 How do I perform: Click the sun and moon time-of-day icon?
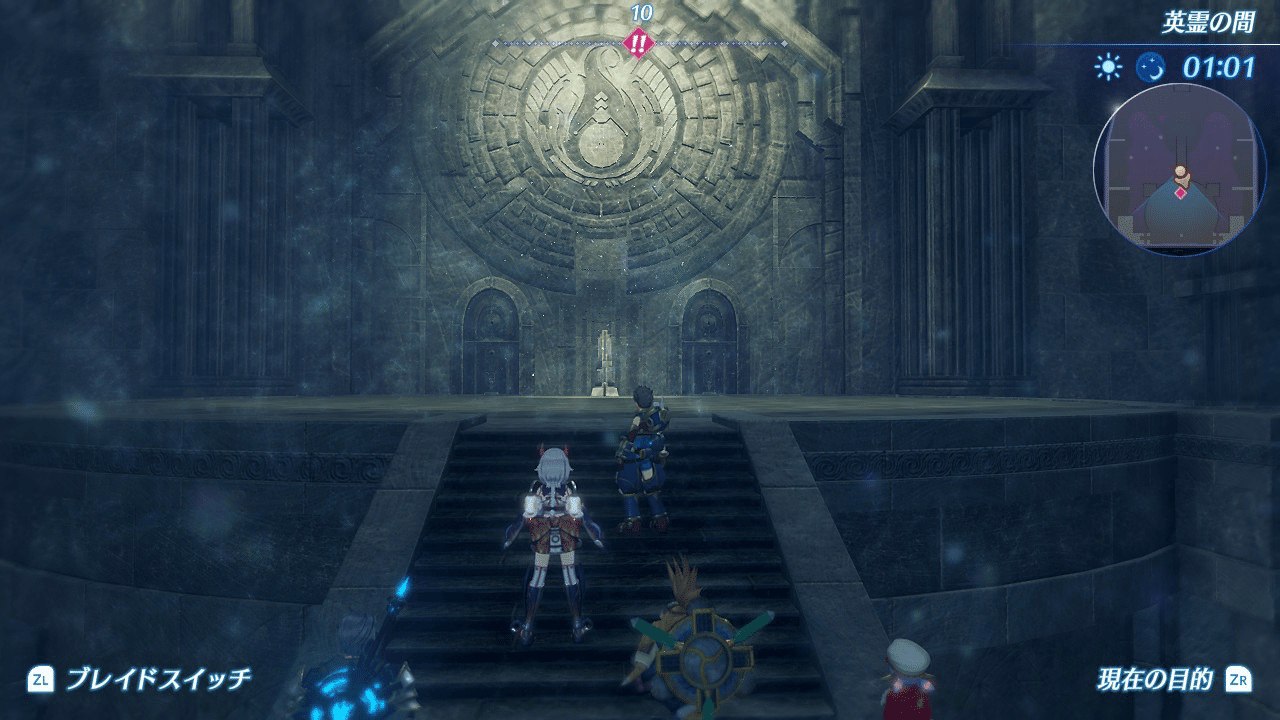pyautogui.click(x=1130, y=67)
